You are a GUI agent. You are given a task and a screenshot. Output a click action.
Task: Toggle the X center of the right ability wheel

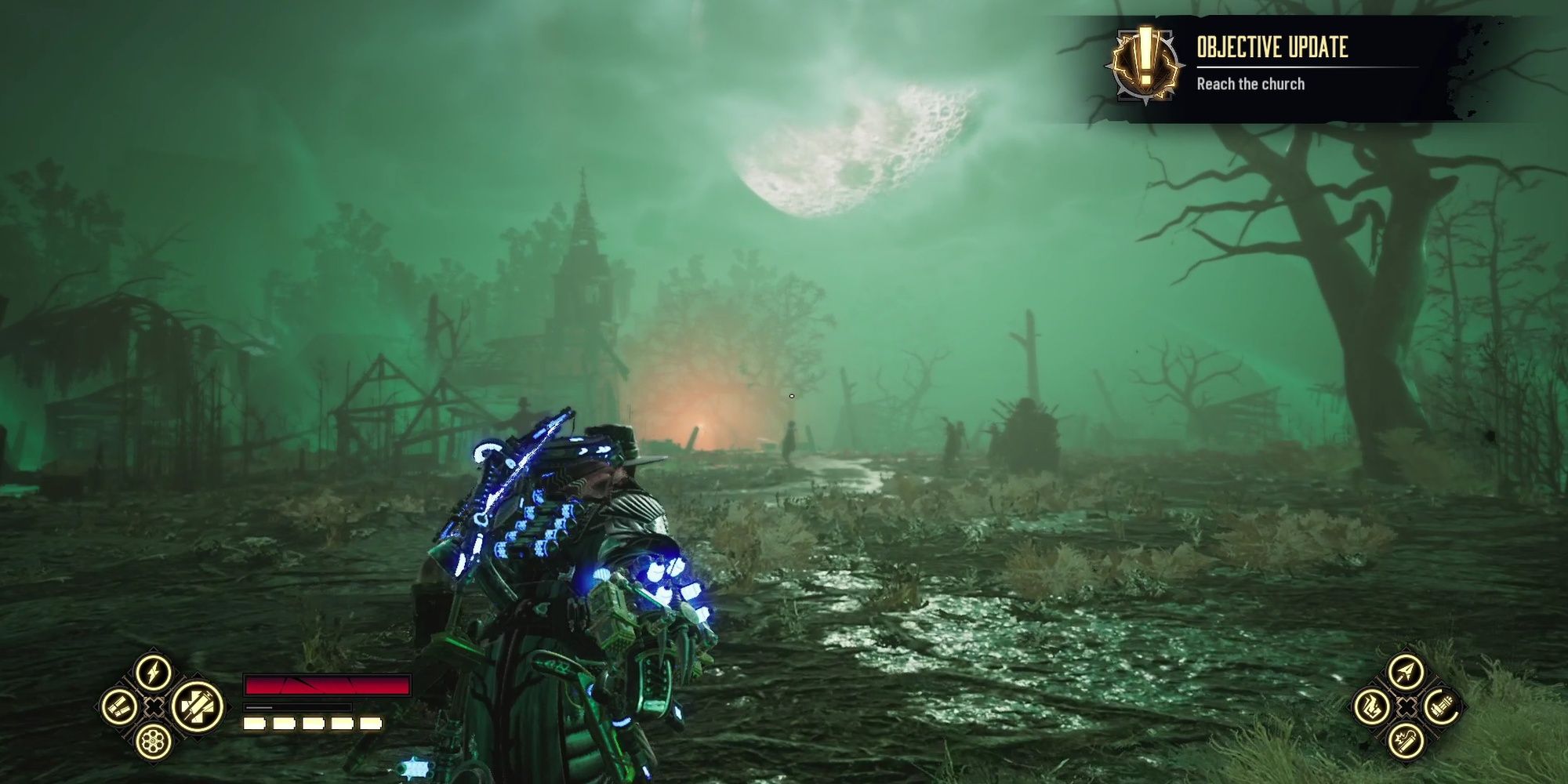[x=1406, y=706]
